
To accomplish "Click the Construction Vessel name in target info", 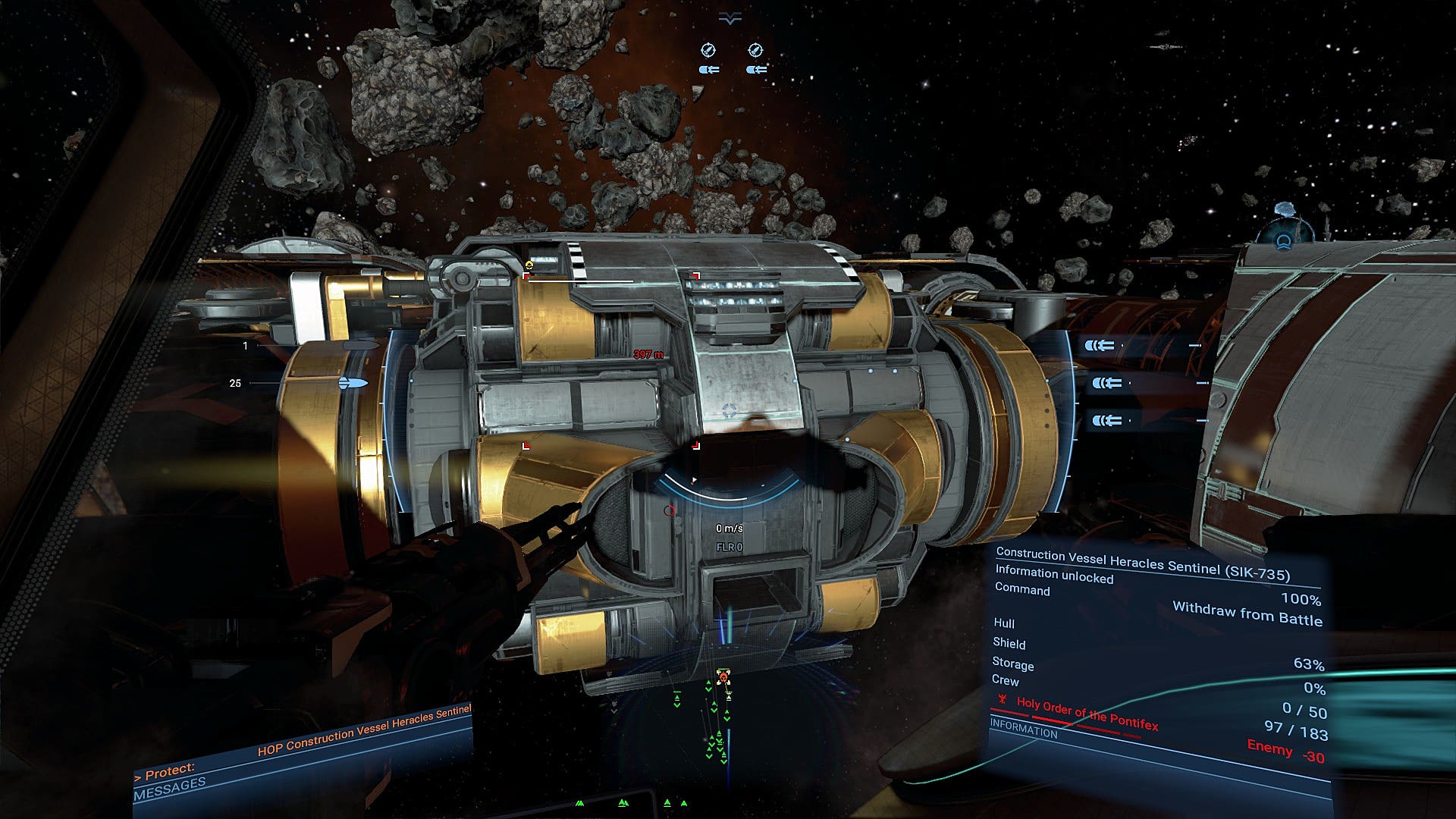I will tap(1142, 563).
